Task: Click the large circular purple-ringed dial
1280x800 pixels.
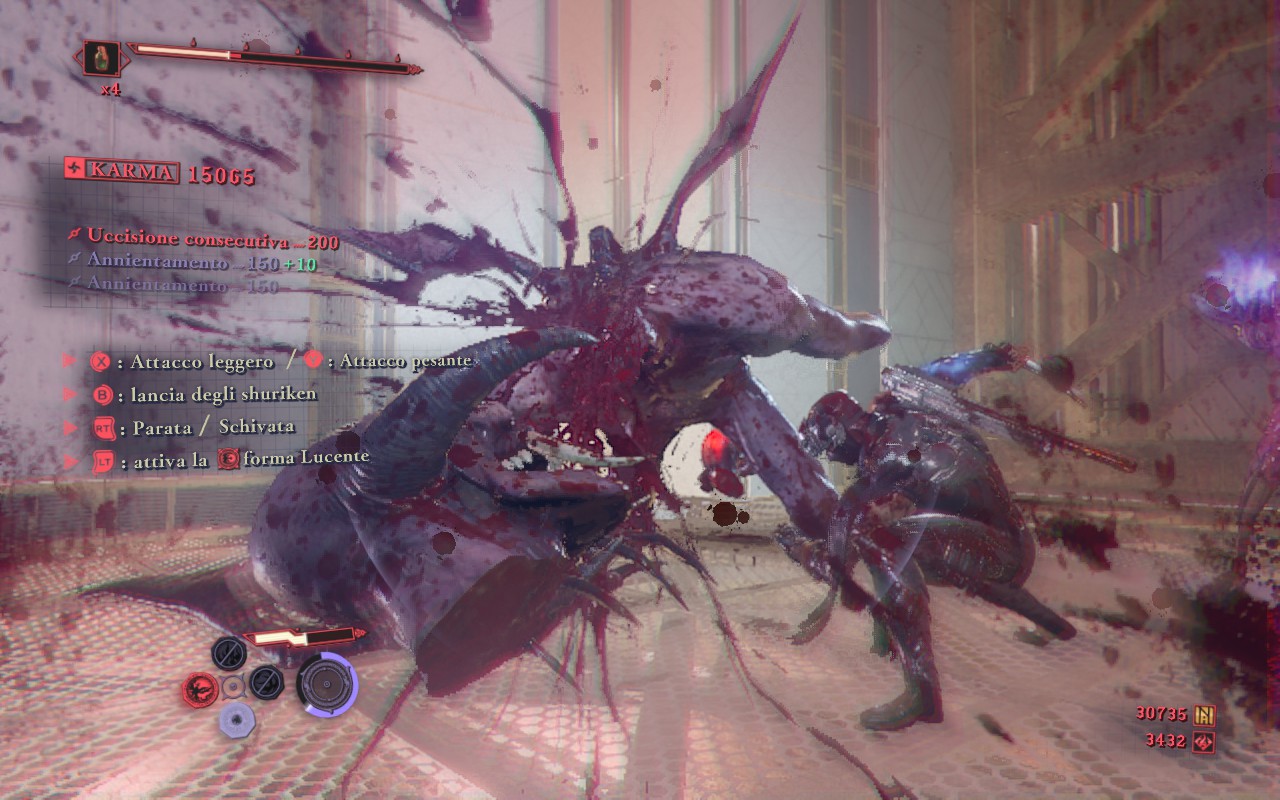Action: [x=326, y=683]
